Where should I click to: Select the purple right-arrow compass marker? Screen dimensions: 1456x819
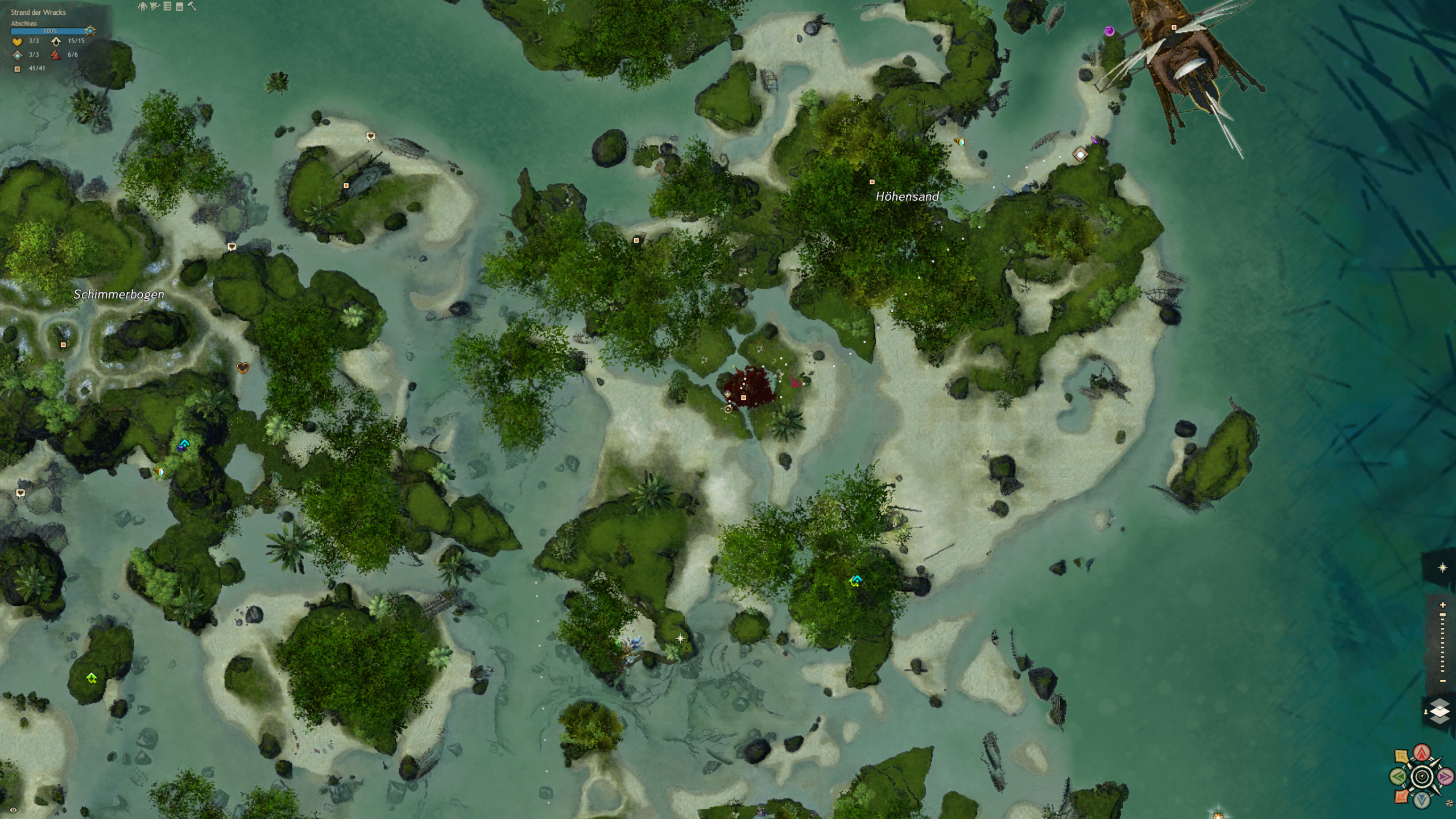point(1445,776)
